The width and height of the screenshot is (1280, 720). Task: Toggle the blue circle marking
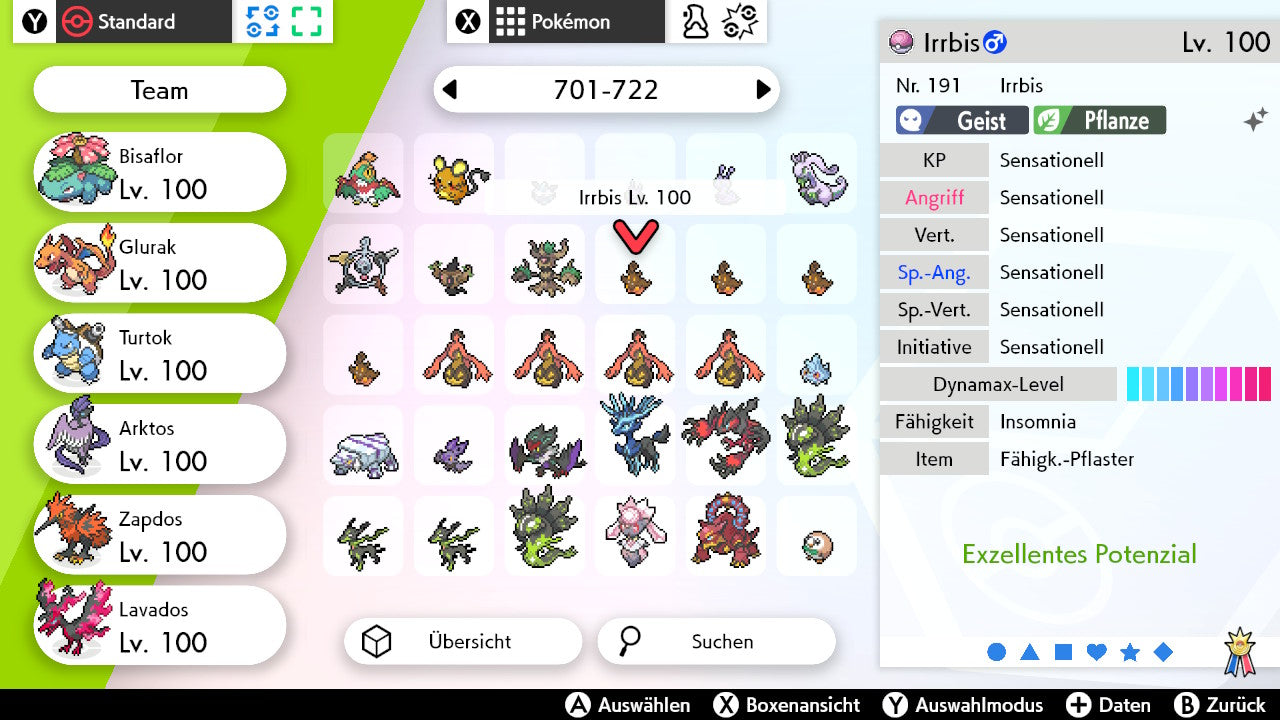pos(996,652)
